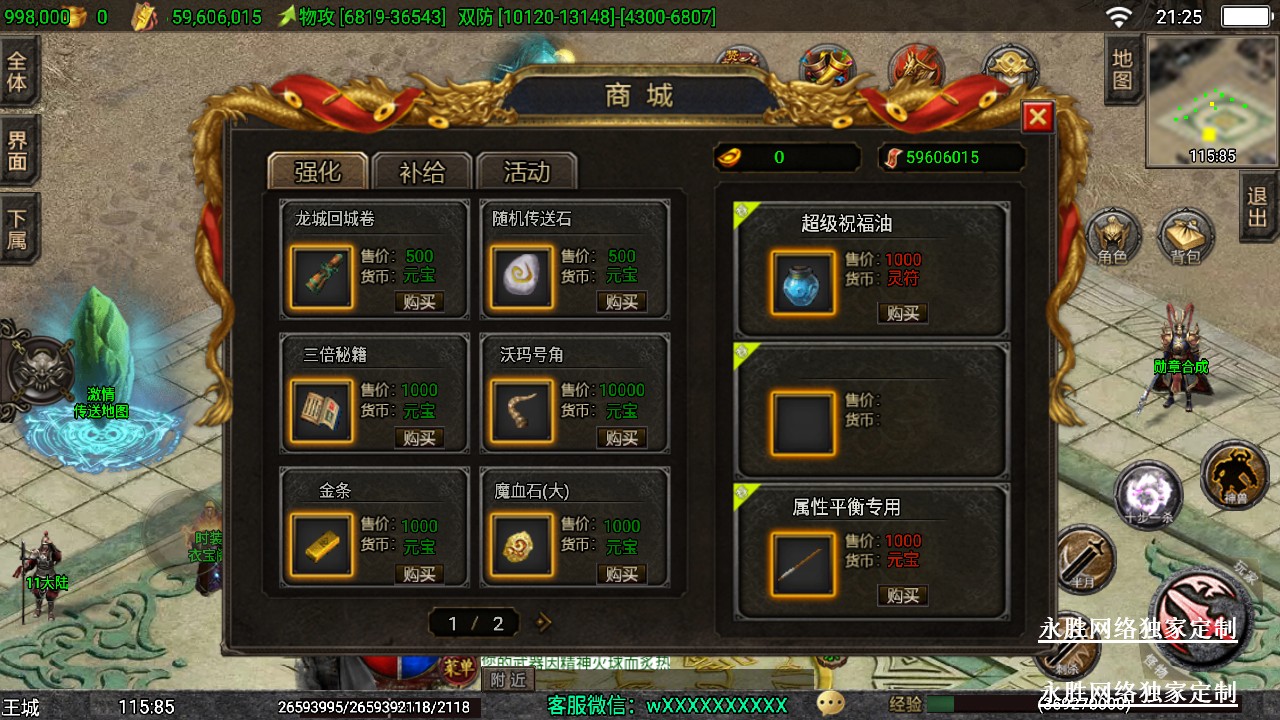Purchase the 属性平衡专用 item
The image size is (1280, 720).
tap(902, 595)
